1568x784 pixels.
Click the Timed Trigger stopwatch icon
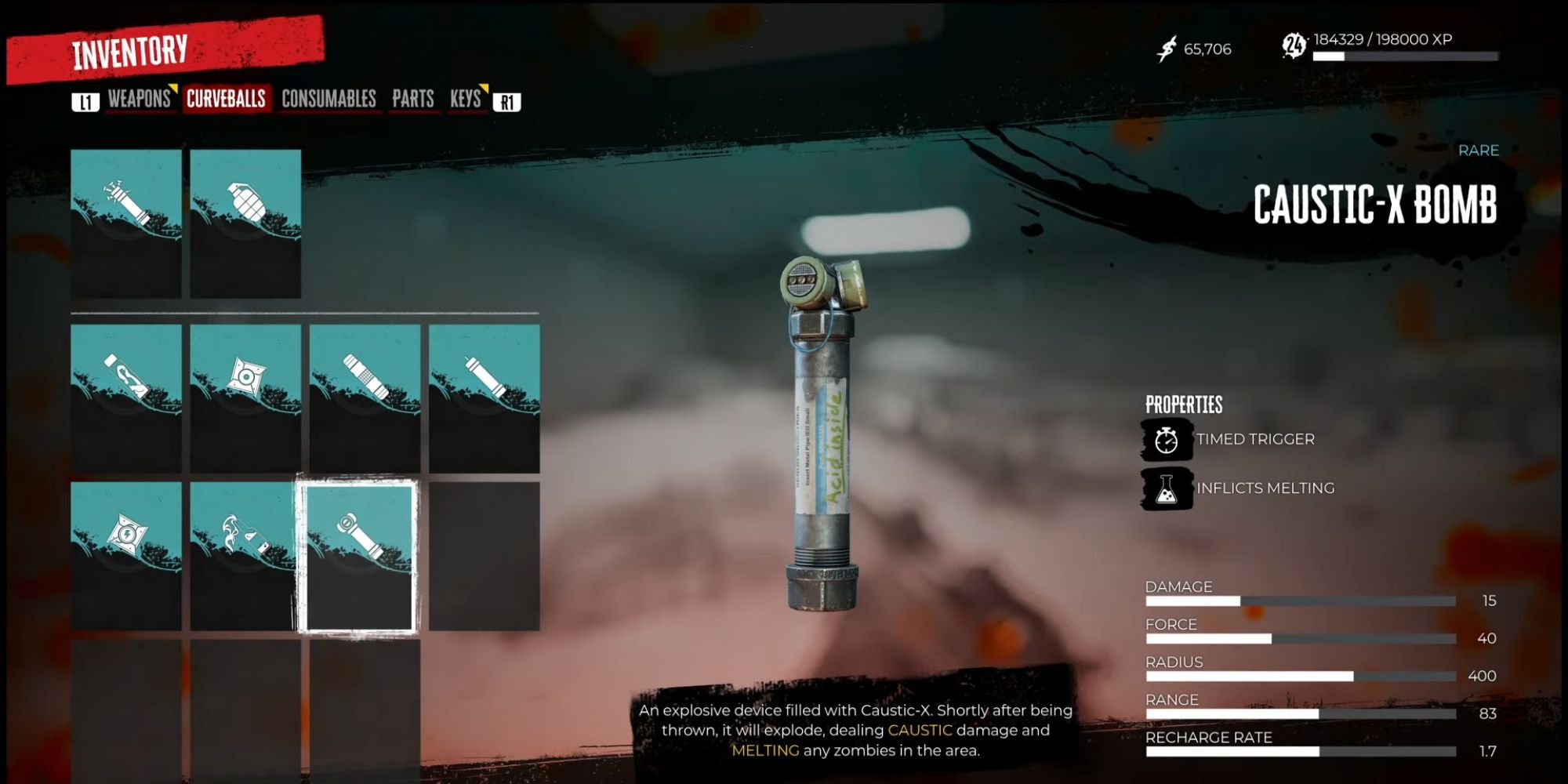[x=1167, y=440]
